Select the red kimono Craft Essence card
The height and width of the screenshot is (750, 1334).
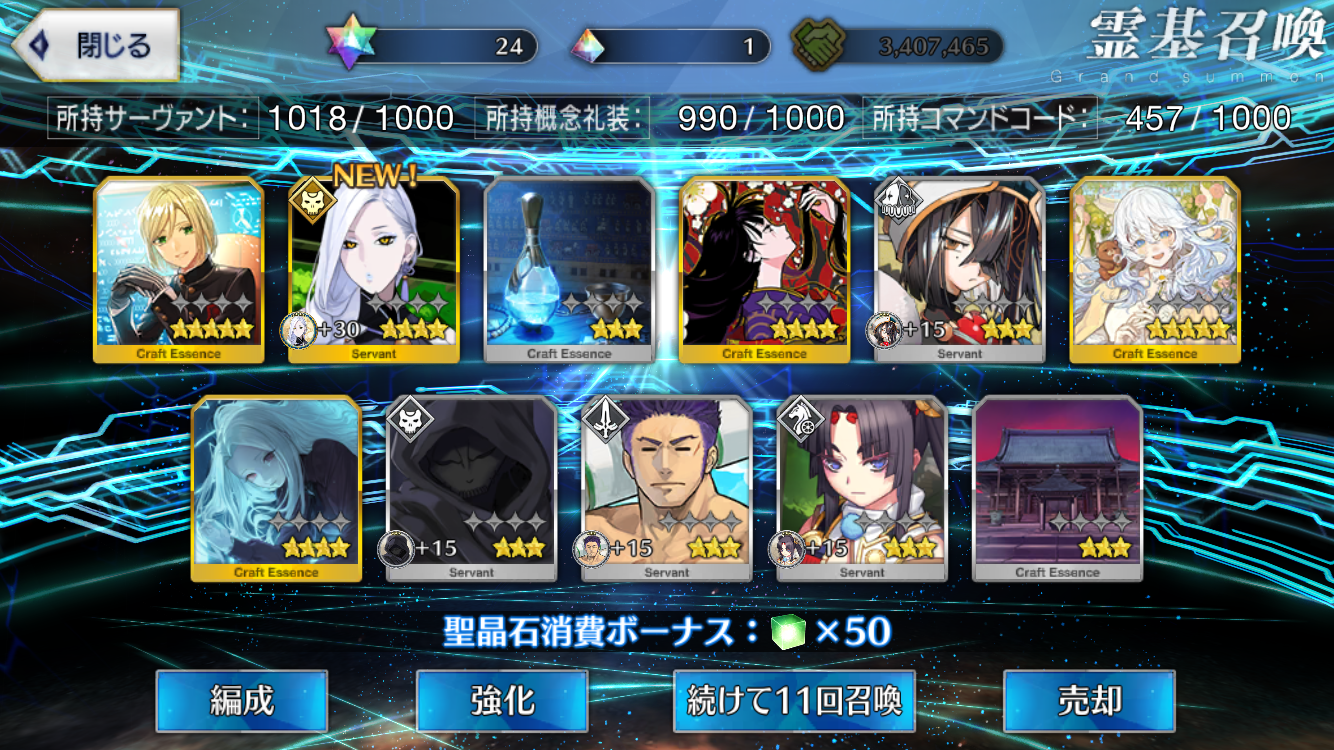point(765,270)
